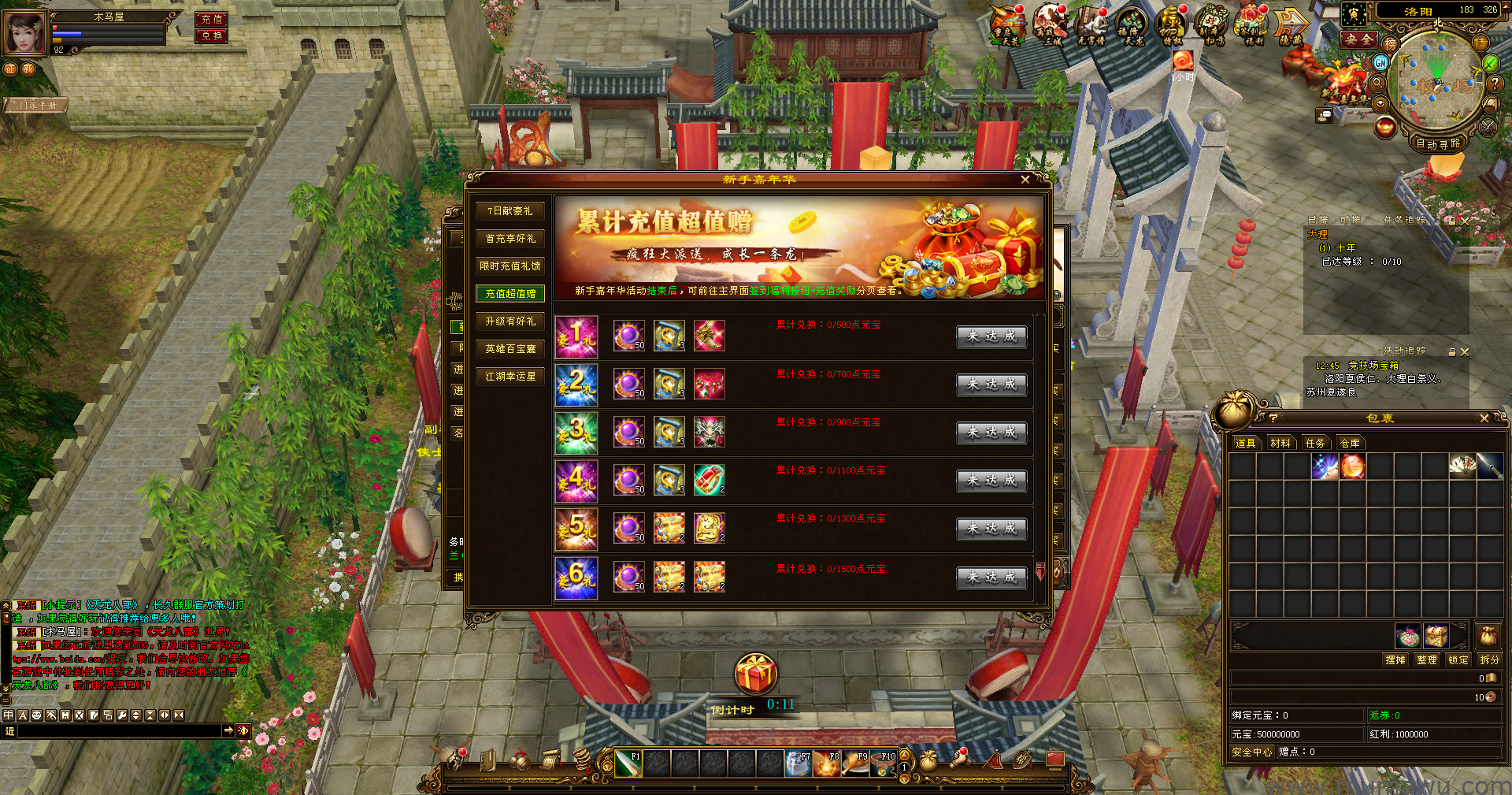Image resolution: width=1512 pixels, height=795 pixels.
Task: Choose the 升级有好礼 tab
Action: 510,321
